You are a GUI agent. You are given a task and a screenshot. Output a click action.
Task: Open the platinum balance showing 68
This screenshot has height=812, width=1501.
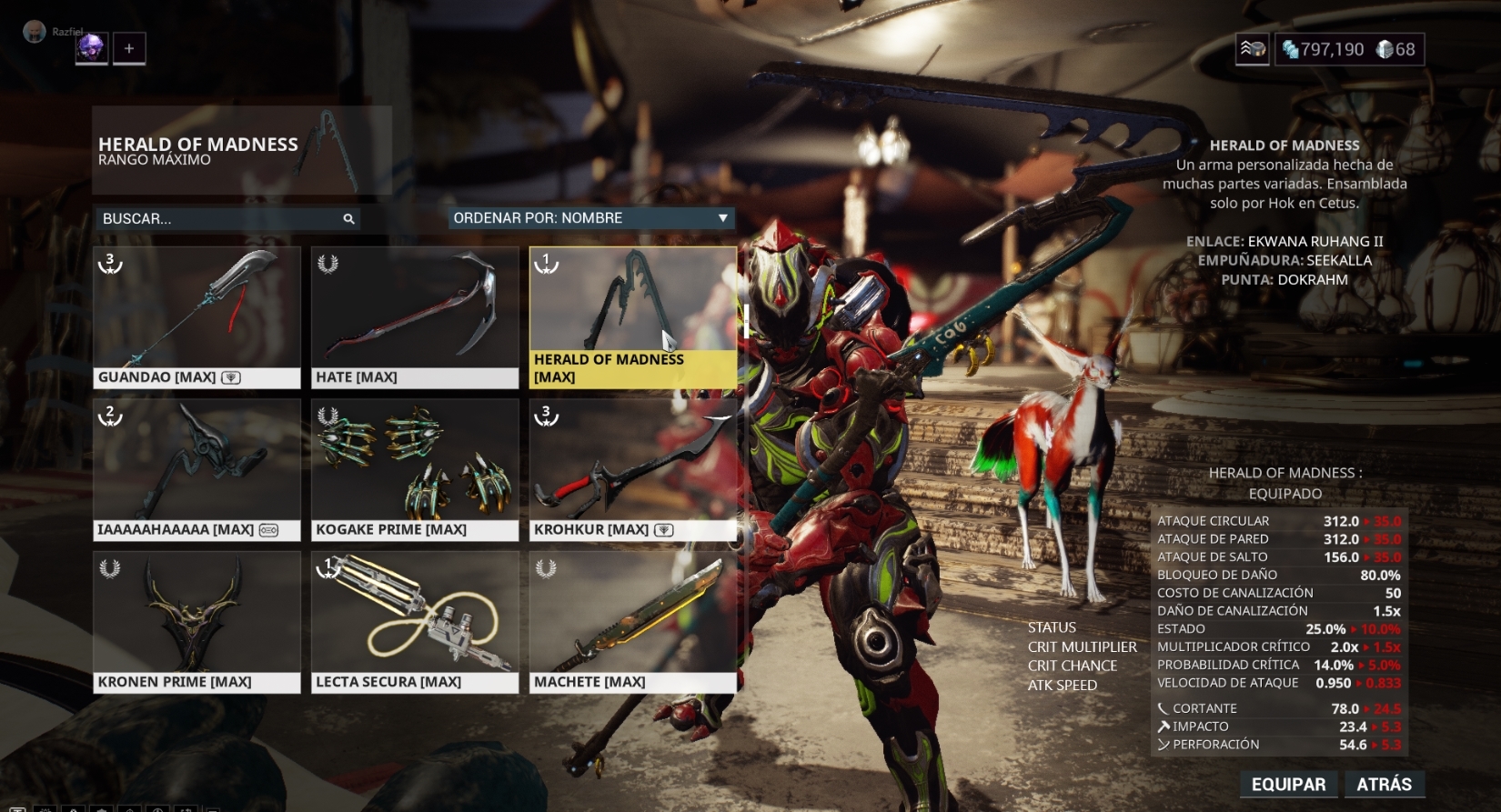1396,49
